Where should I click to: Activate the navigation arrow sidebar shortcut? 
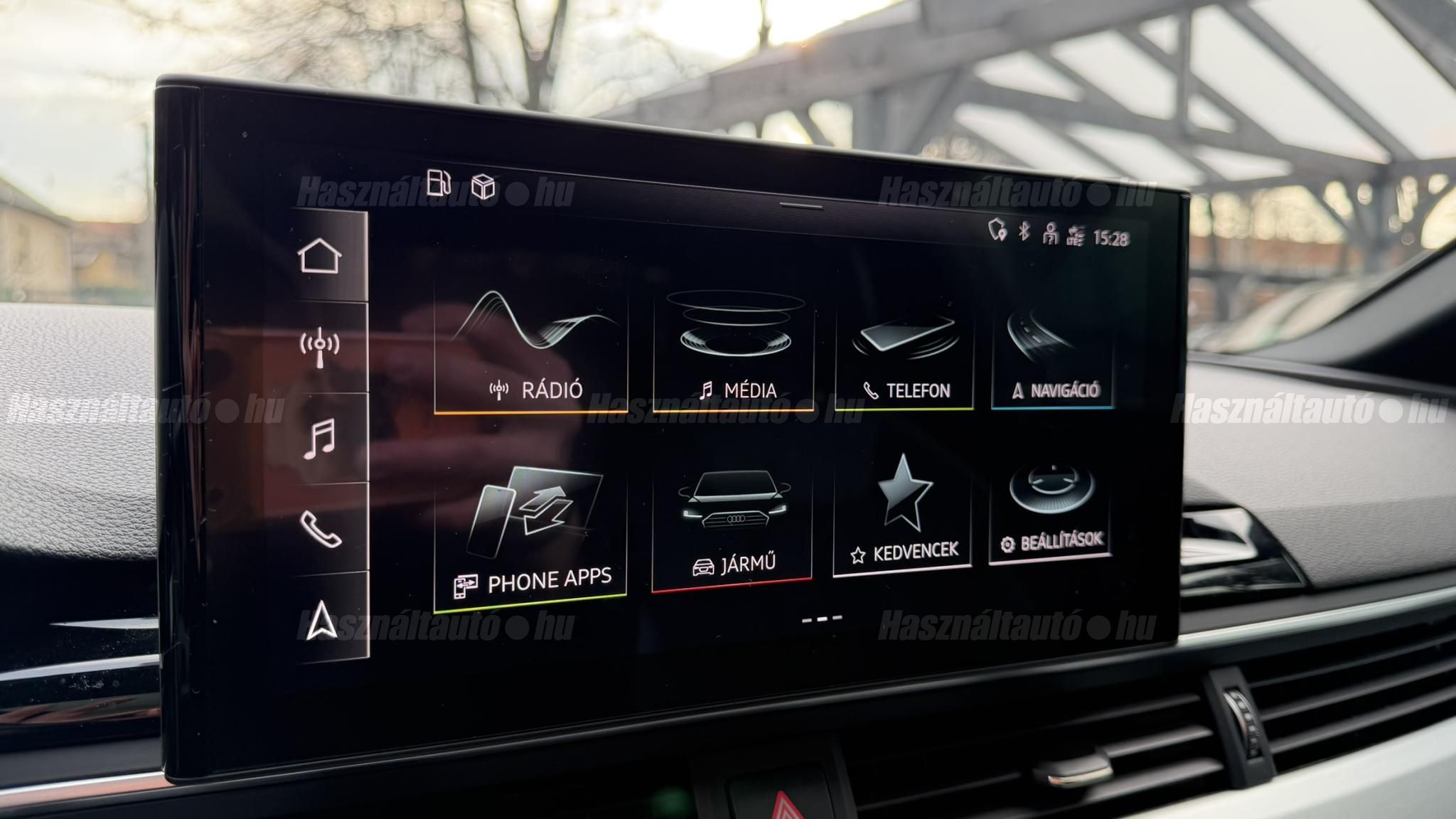pos(321,619)
